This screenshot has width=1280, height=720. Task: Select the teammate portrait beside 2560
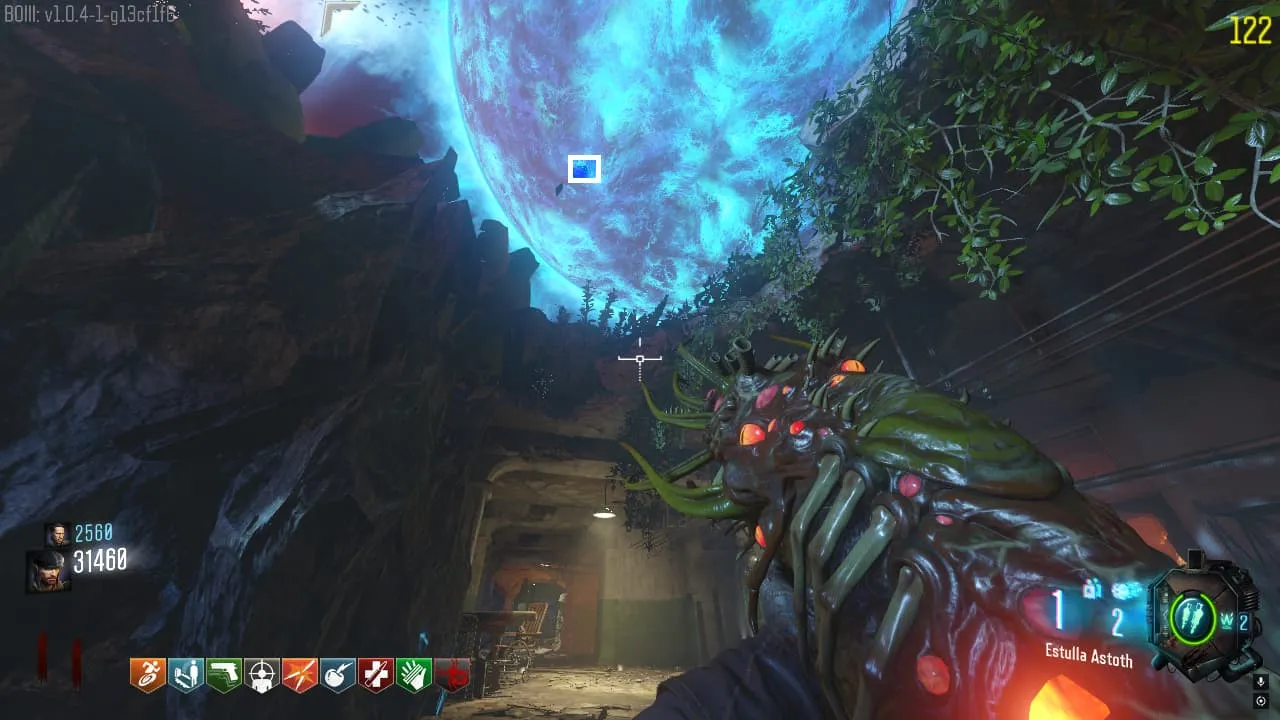[x=56, y=534]
